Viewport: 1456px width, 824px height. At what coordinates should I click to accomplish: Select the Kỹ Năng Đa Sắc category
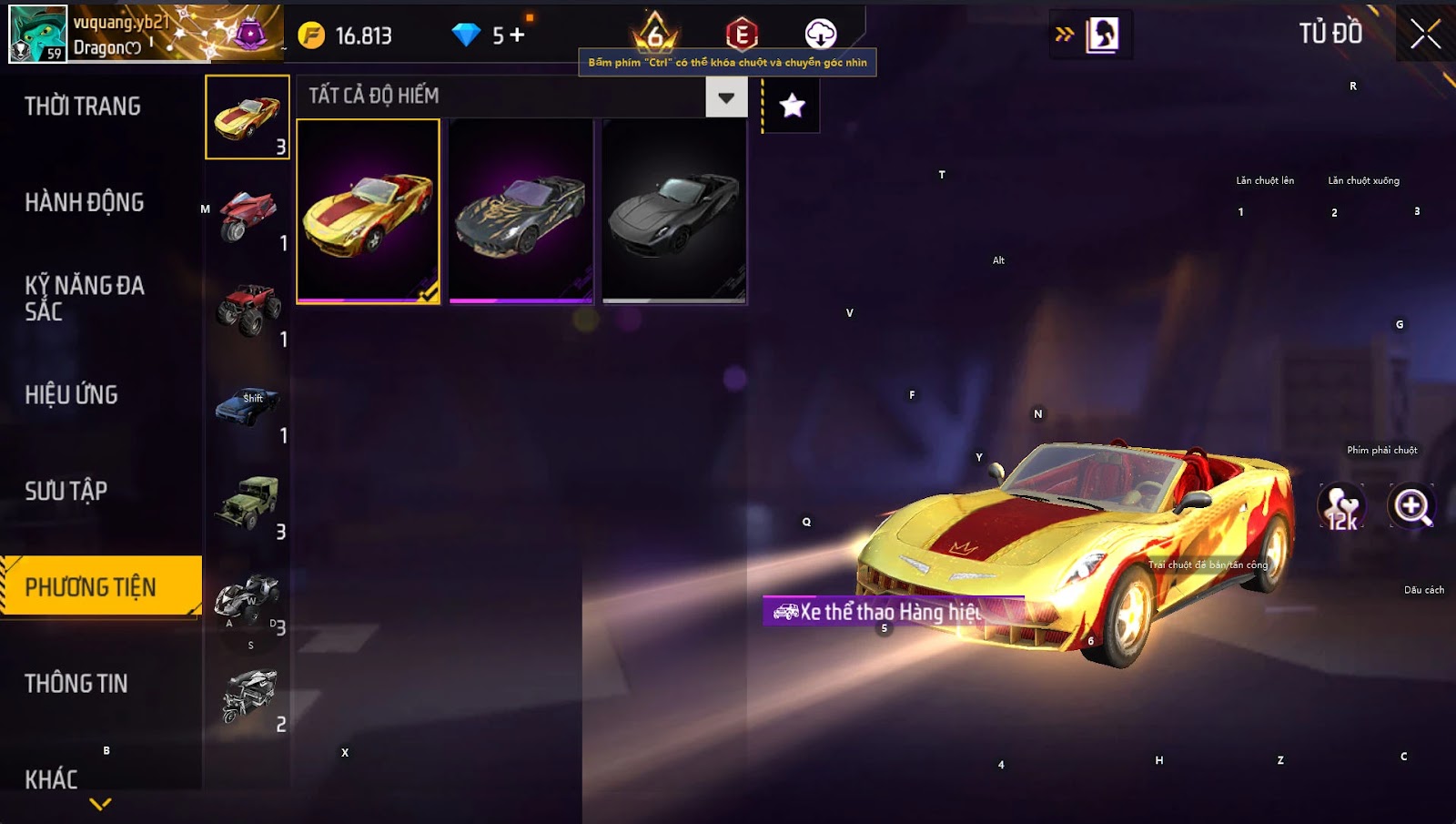click(85, 299)
